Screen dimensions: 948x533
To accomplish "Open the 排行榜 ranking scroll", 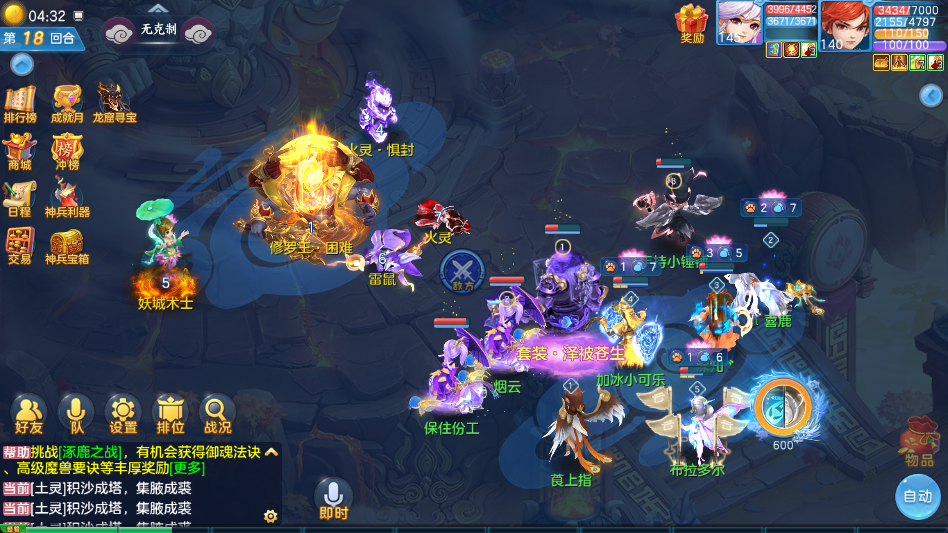I will click(20, 103).
